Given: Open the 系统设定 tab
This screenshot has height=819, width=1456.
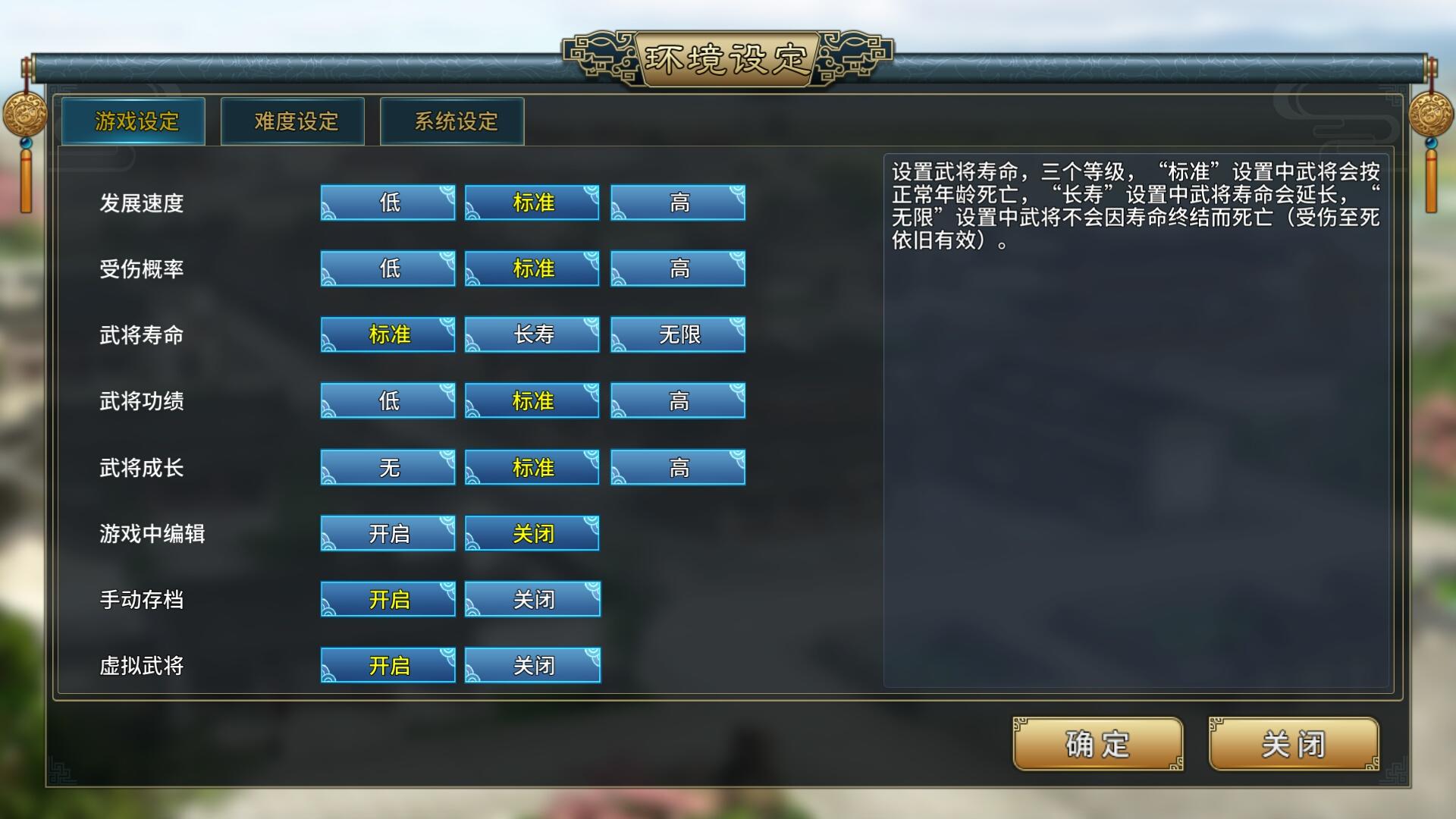Looking at the screenshot, I should 453,121.
